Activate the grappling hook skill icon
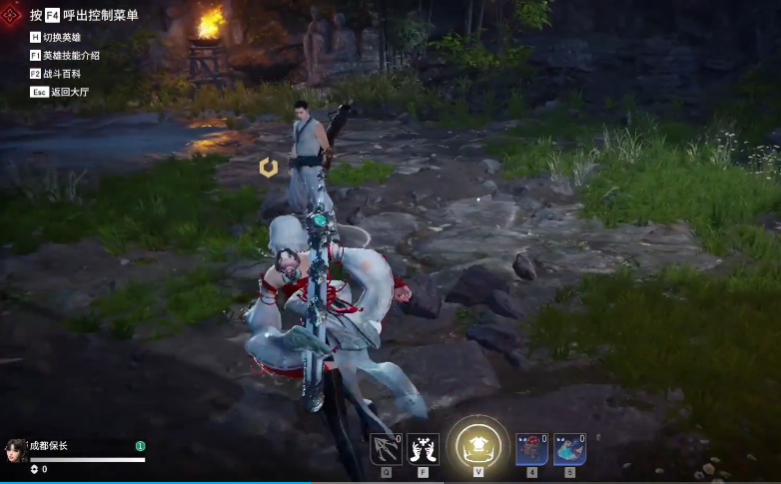 [x=386, y=449]
